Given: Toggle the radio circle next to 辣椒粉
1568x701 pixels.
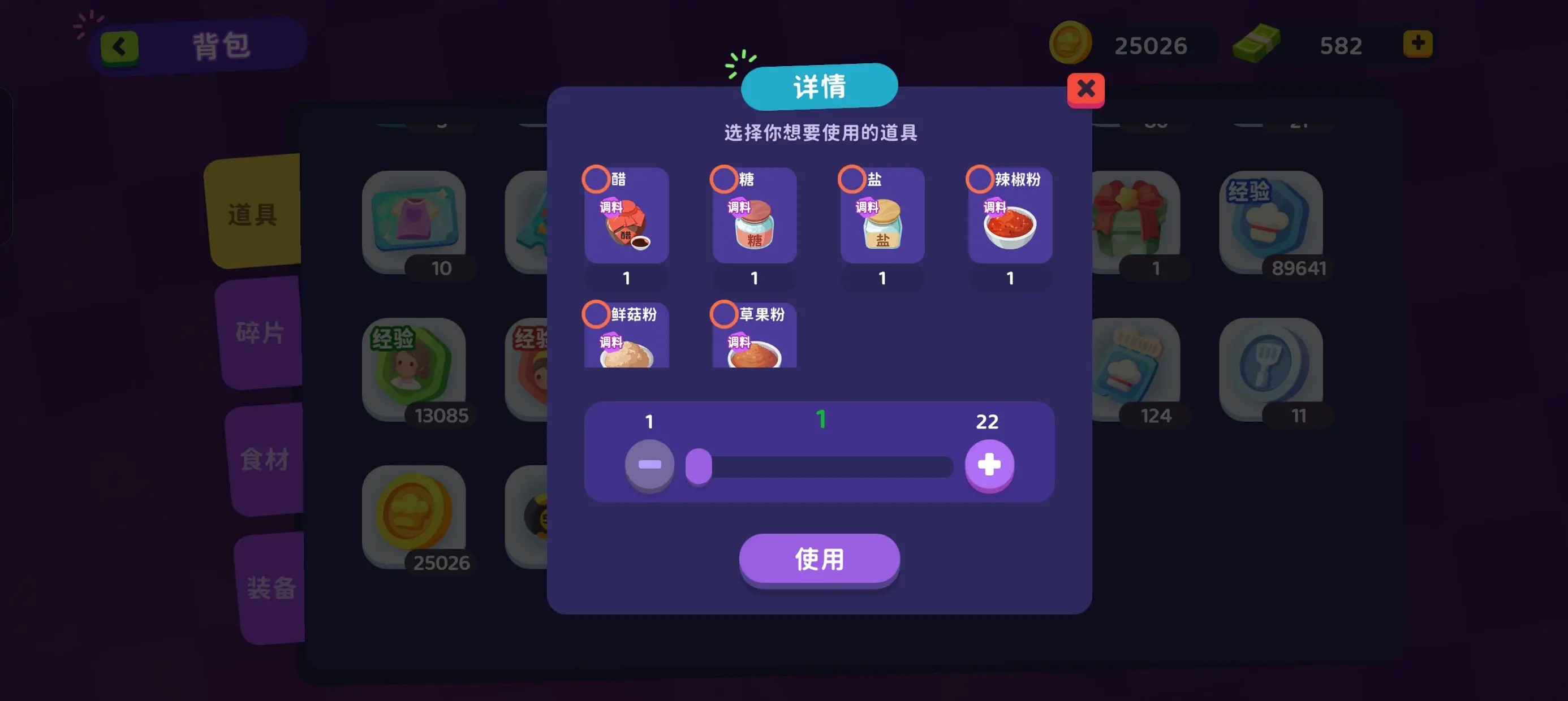Looking at the screenshot, I should [x=979, y=178].
